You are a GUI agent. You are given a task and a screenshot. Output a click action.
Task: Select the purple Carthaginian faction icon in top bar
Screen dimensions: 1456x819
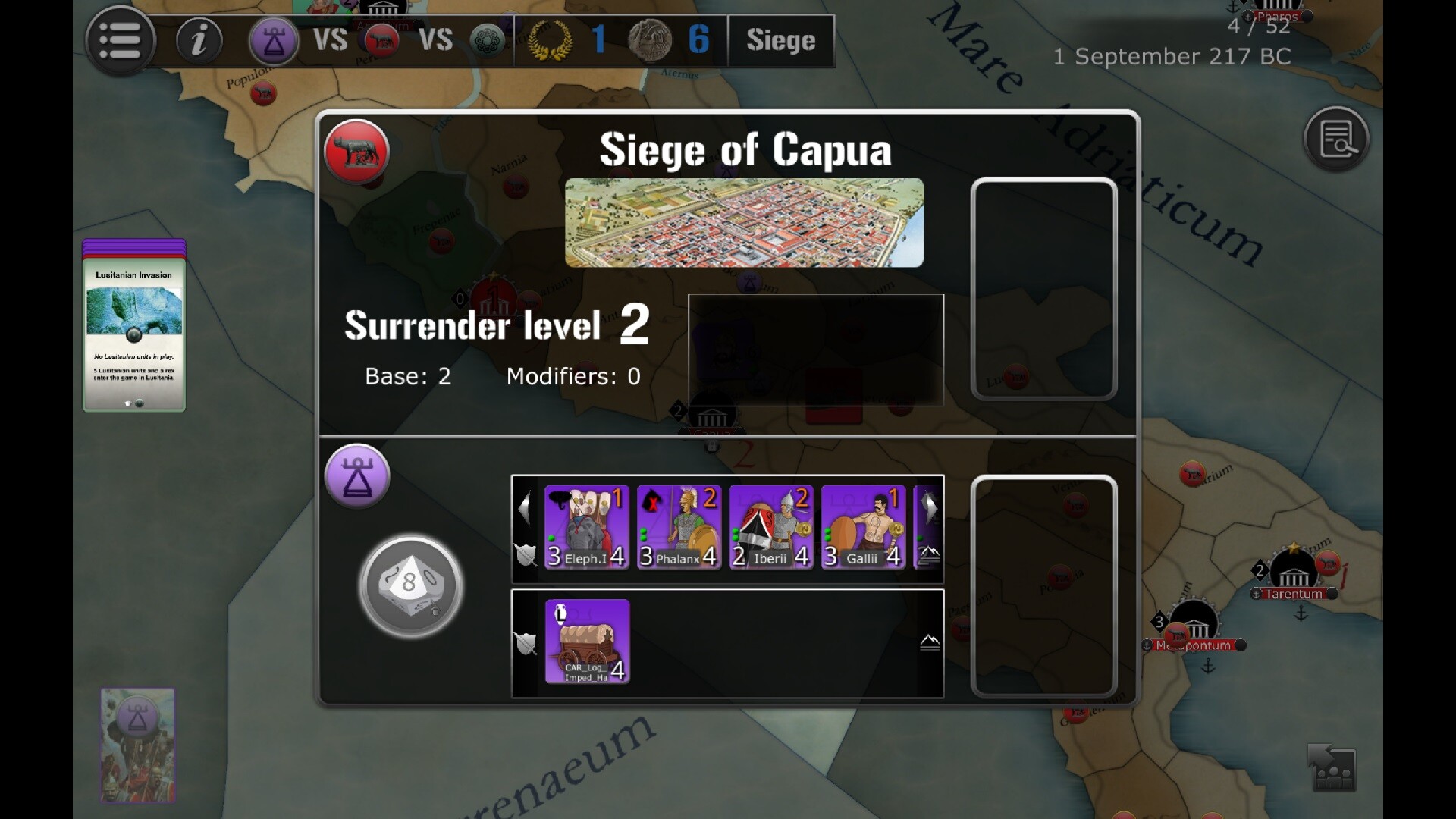pos(275,41)
